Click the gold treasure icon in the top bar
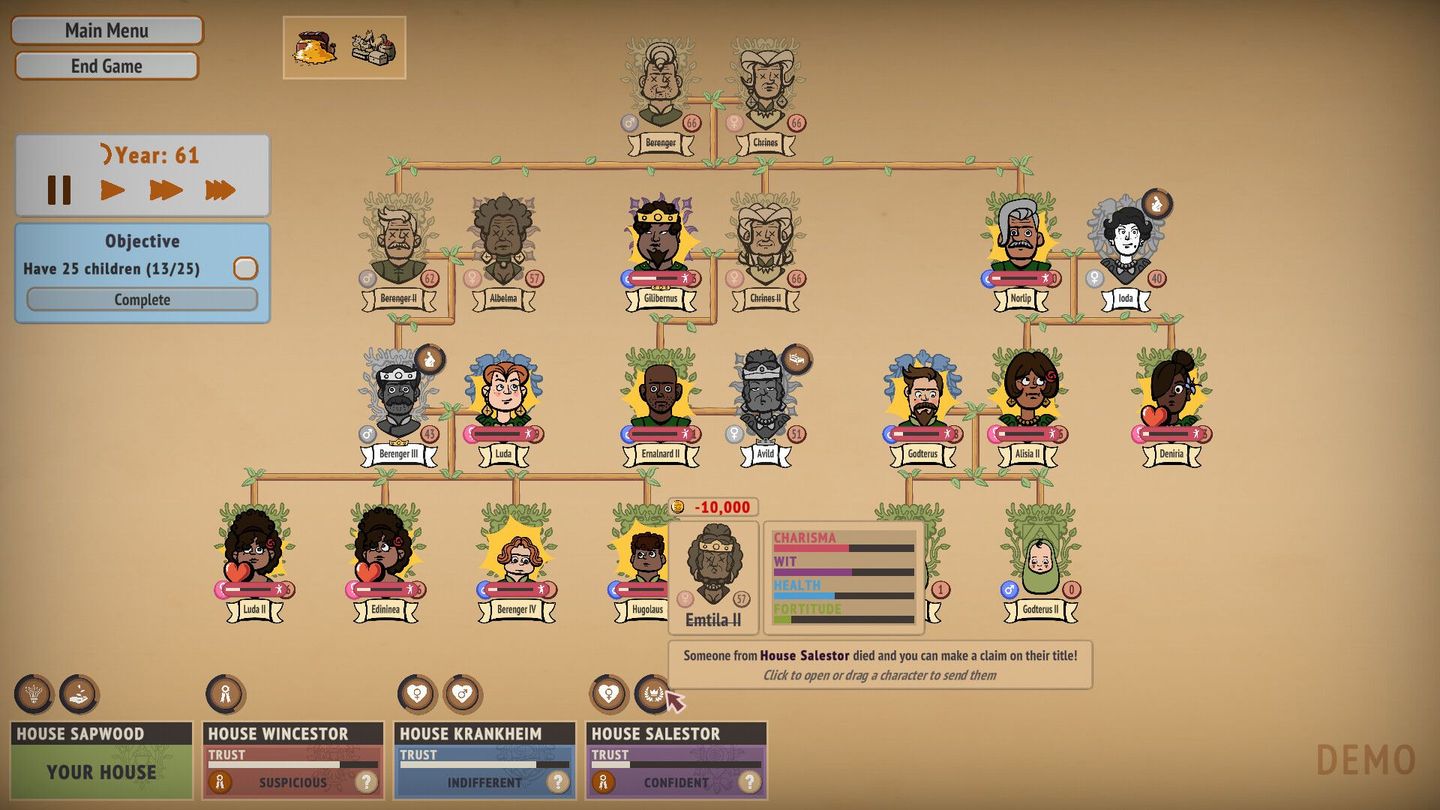 (315, 45)
